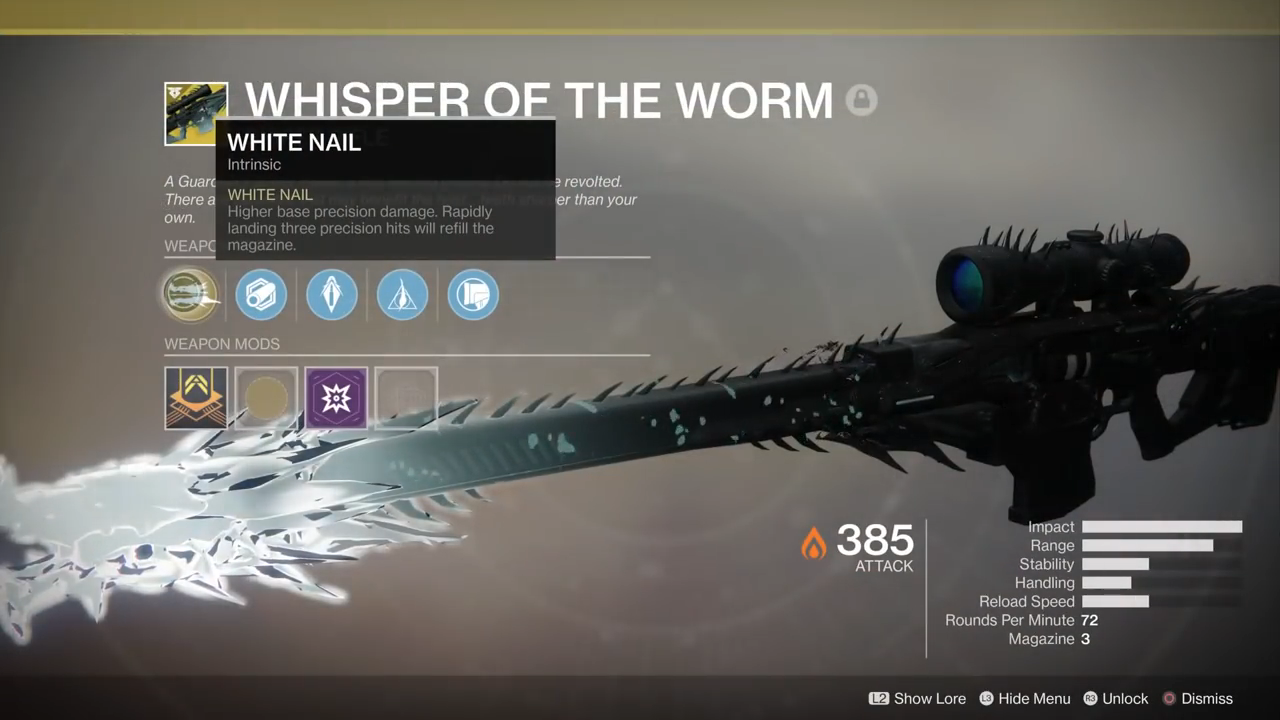1280x720 pixels.
Task: Select the stock perk icon
Action: click(473, 295)
